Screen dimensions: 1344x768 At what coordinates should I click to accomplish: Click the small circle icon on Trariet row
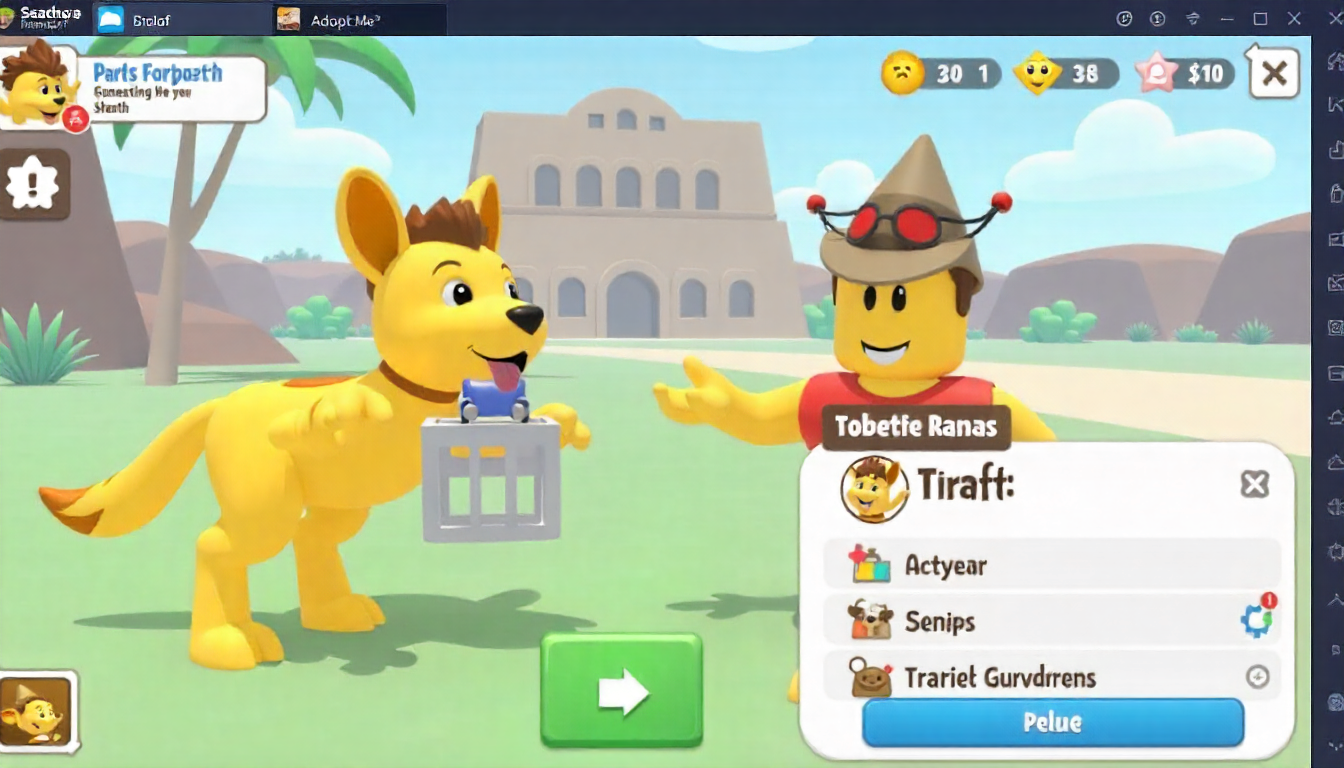pos(1257,677)
